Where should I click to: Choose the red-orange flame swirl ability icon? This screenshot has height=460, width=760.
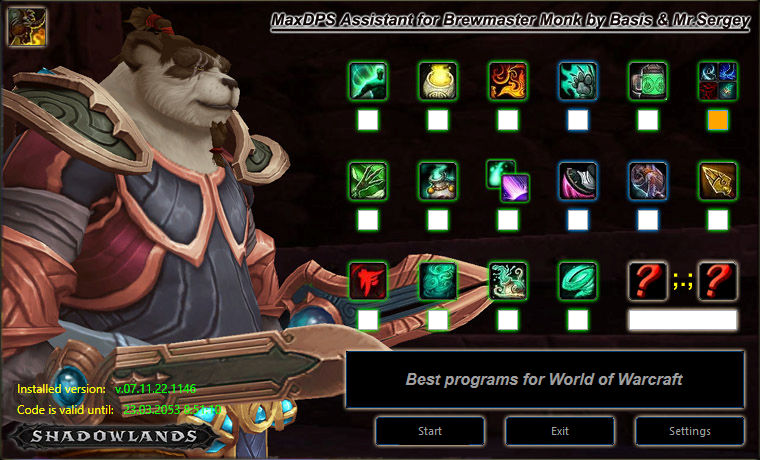tap(507, 81)
